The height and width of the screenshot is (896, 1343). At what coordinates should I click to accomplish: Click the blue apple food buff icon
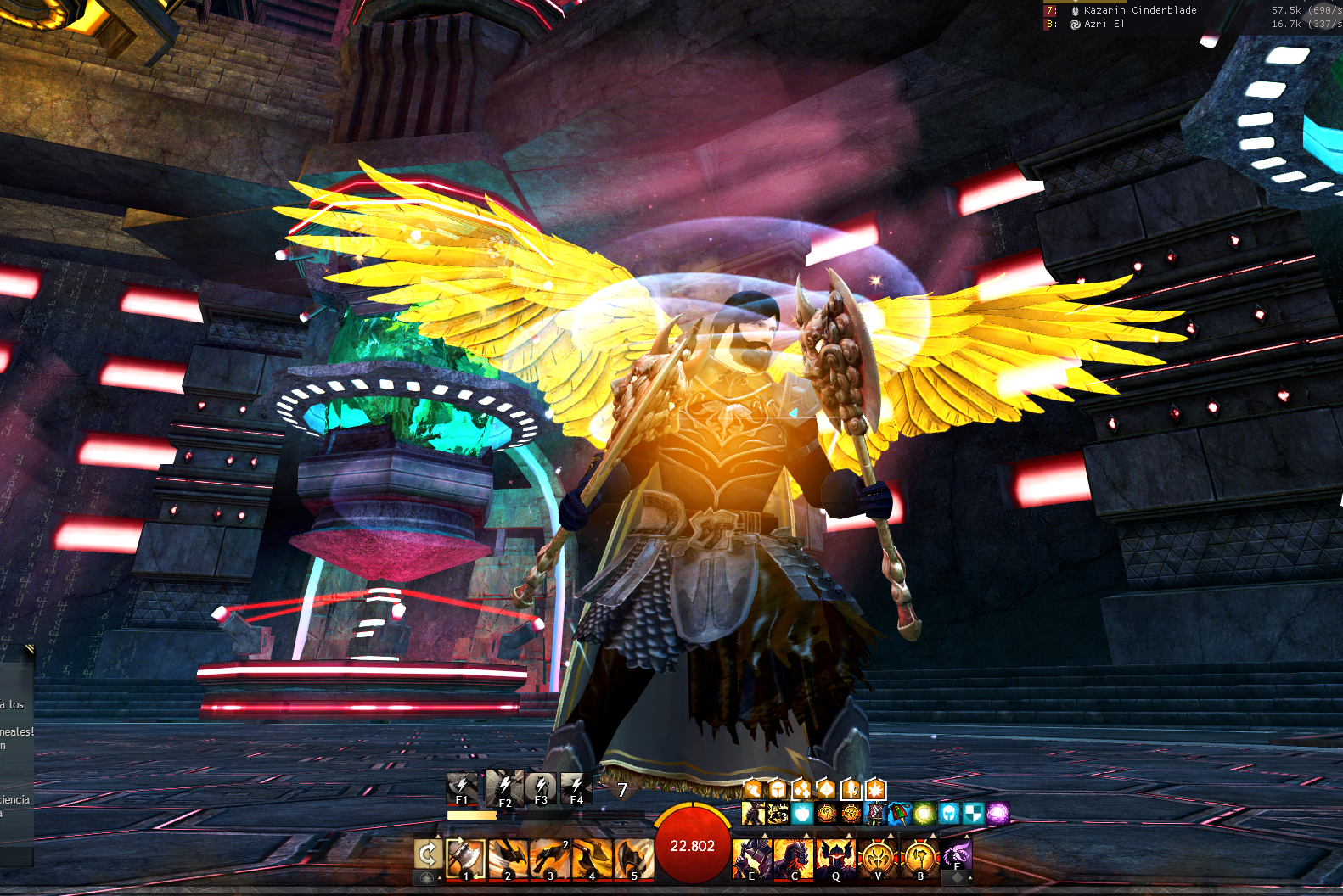pos(802,815)
